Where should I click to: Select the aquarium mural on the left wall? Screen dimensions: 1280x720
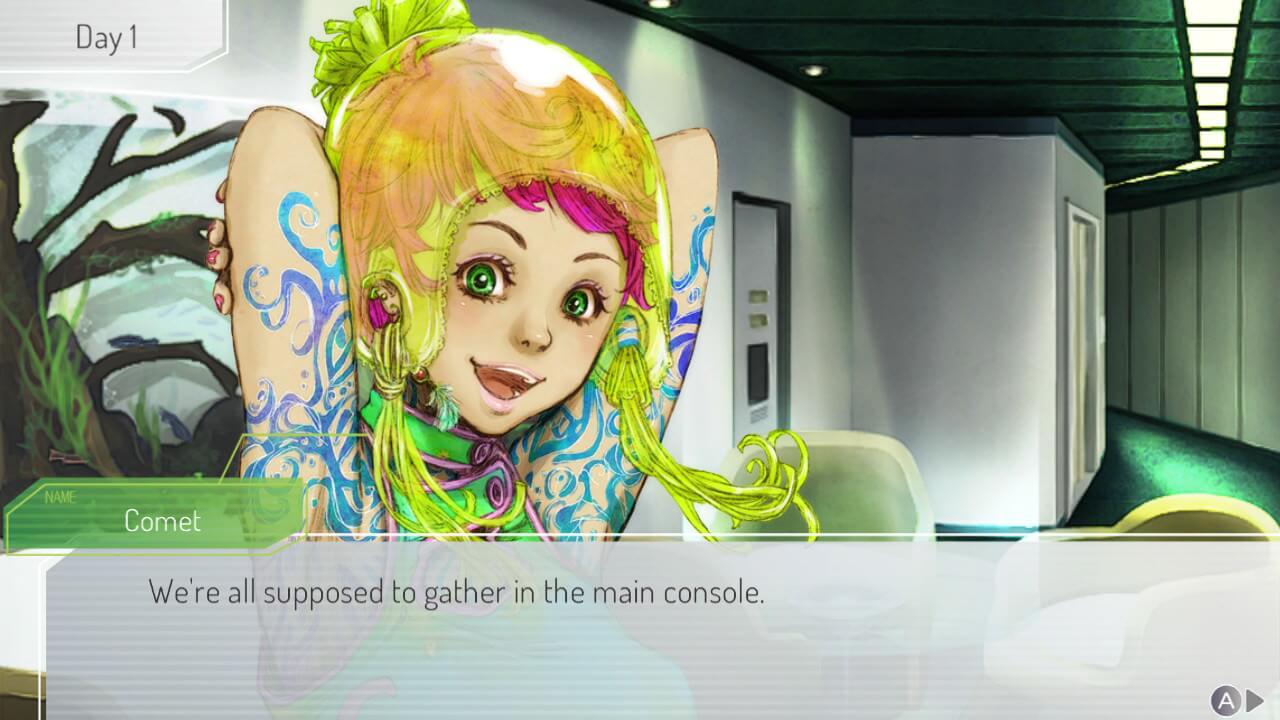pos(110,250)
